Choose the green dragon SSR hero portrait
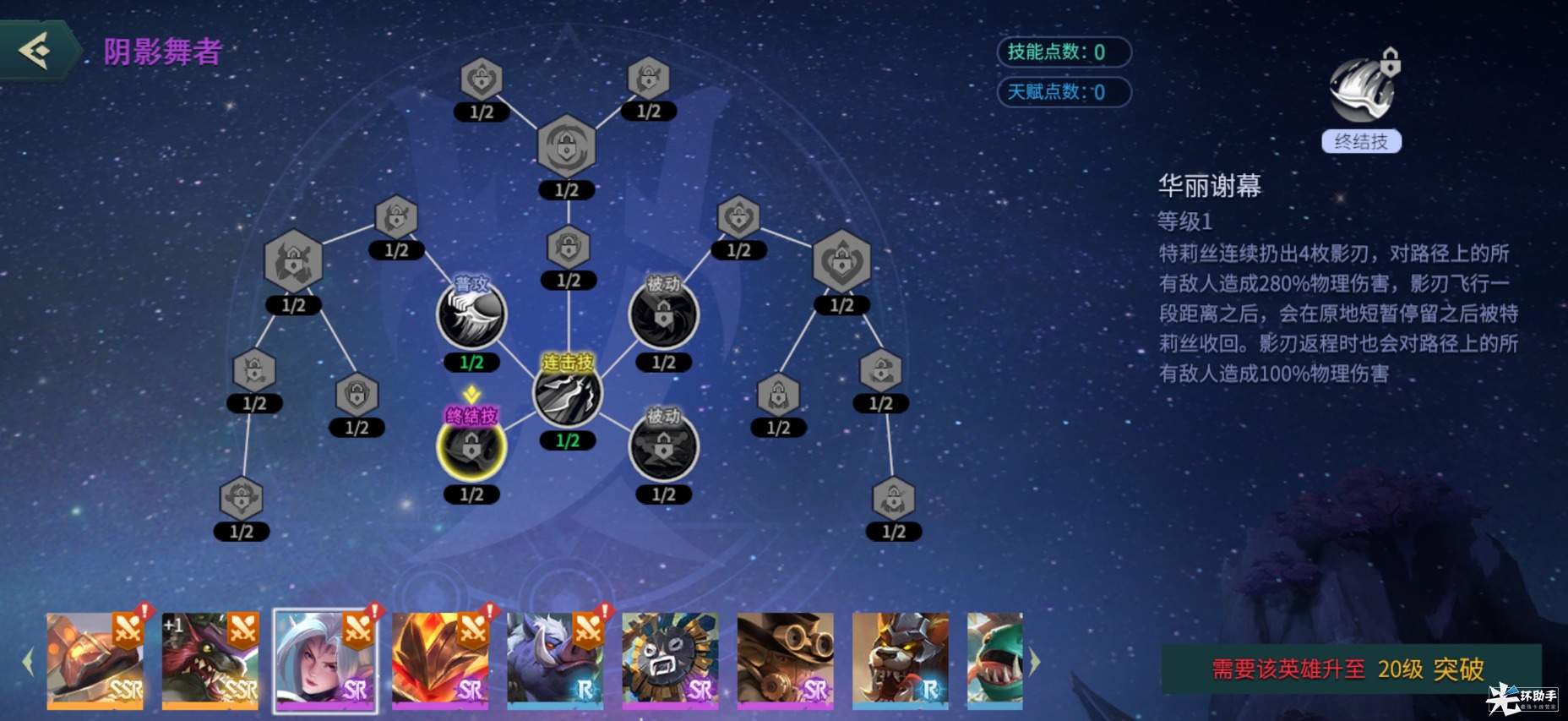The image size is (1568, 721). click(210, 660)
